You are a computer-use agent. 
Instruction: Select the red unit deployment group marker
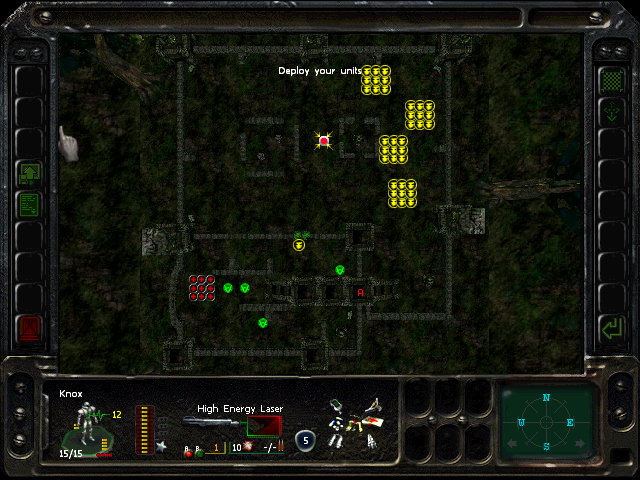coord(202,287)
